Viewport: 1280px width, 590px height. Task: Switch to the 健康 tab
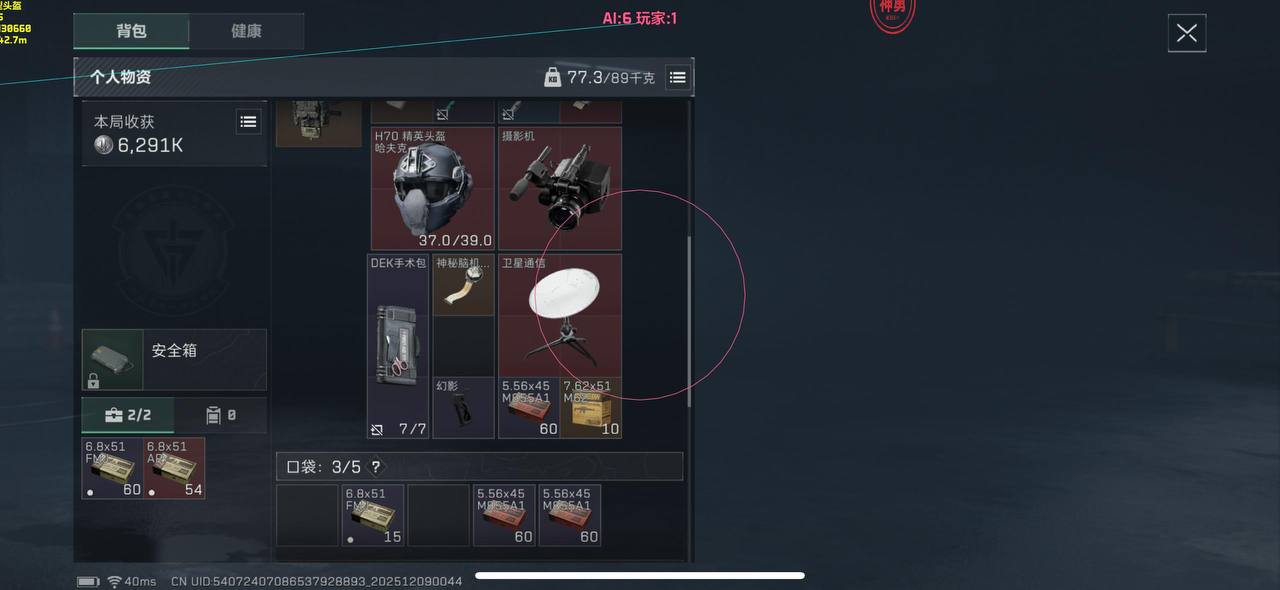[x=246, y=31]
